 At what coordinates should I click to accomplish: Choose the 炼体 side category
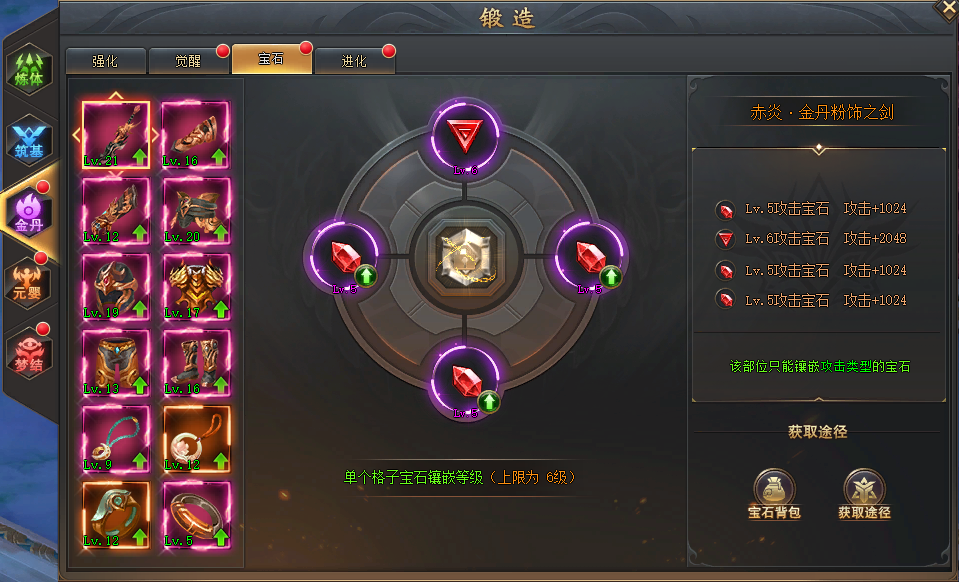pyautogui.click(x=28, y=71)
